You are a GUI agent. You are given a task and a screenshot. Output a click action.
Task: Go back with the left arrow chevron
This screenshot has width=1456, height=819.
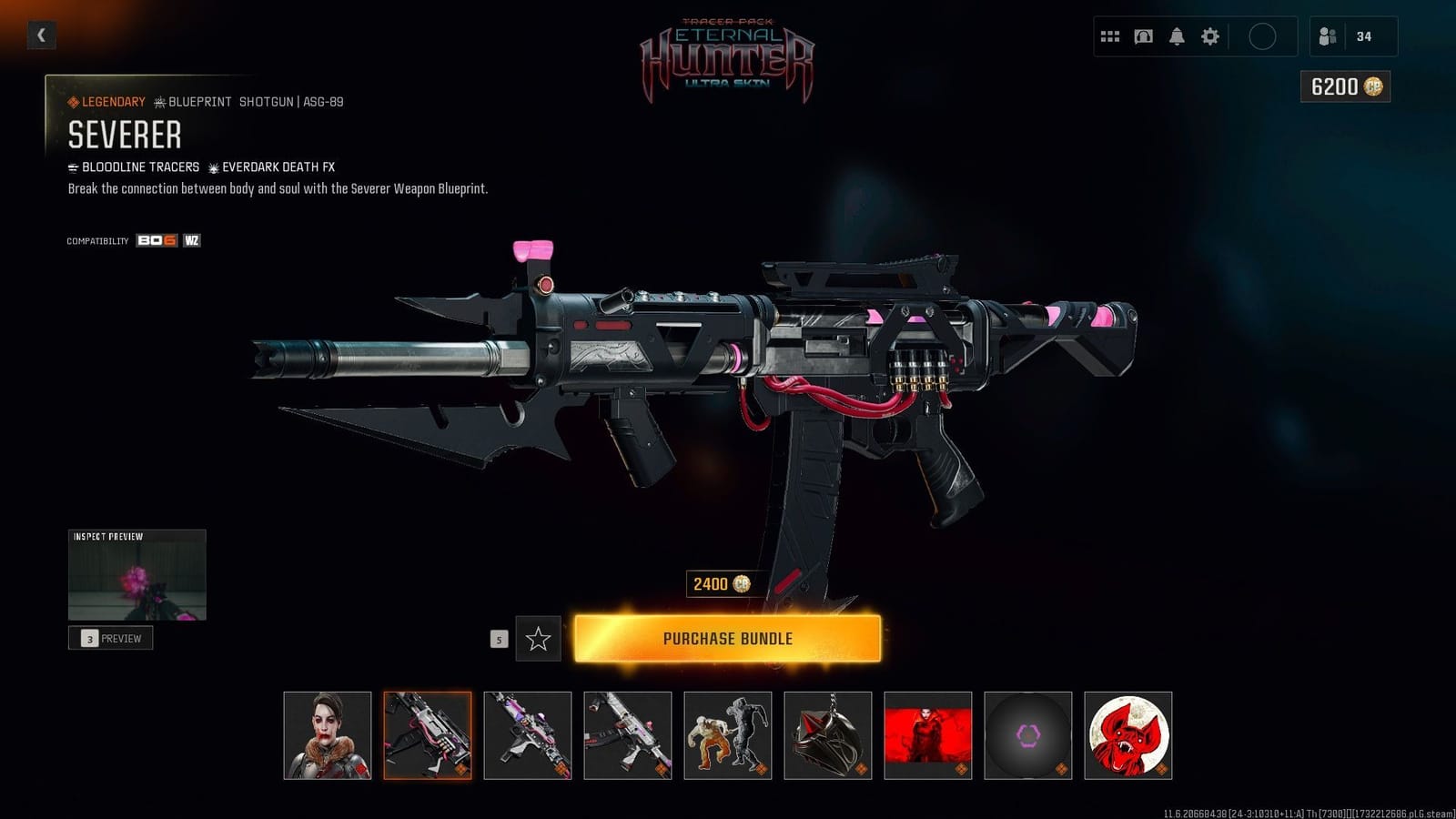(40, 35)
